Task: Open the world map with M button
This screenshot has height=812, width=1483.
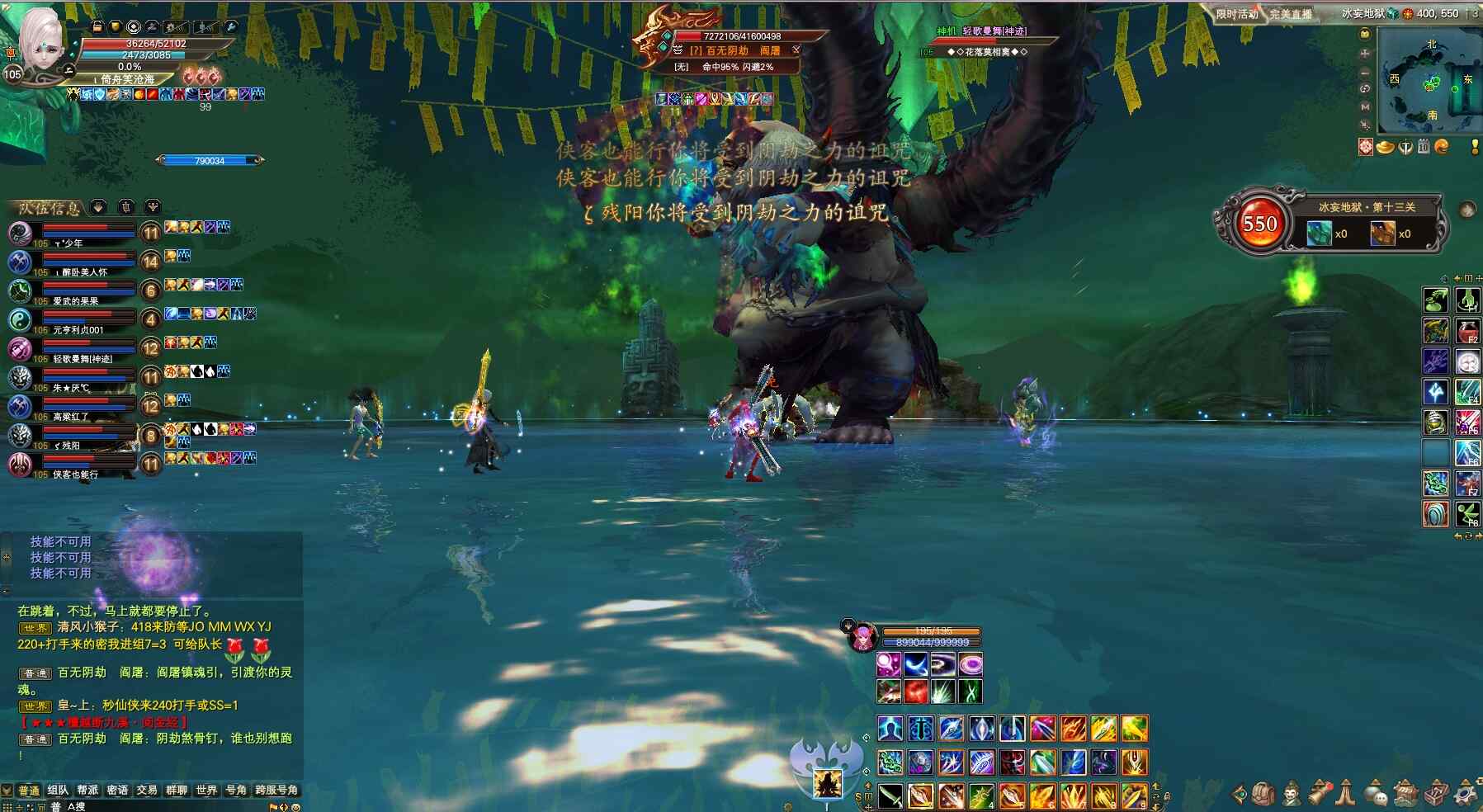Action: [x=1365, y=106]
